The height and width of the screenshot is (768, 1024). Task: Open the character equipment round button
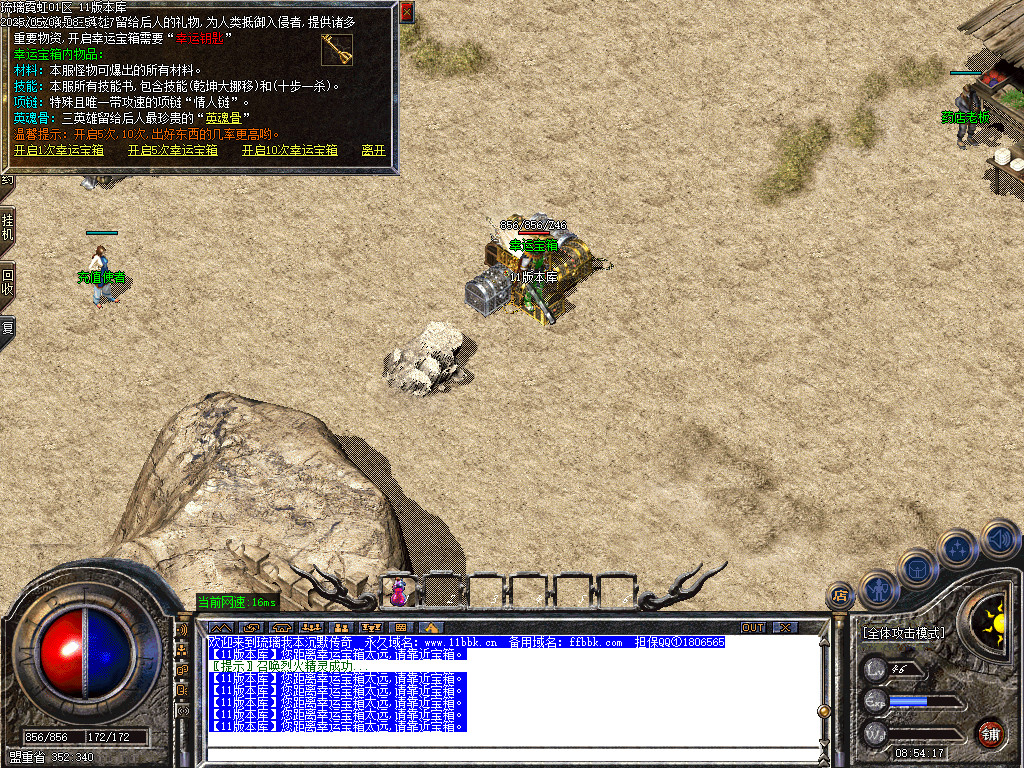pos(877,590)
